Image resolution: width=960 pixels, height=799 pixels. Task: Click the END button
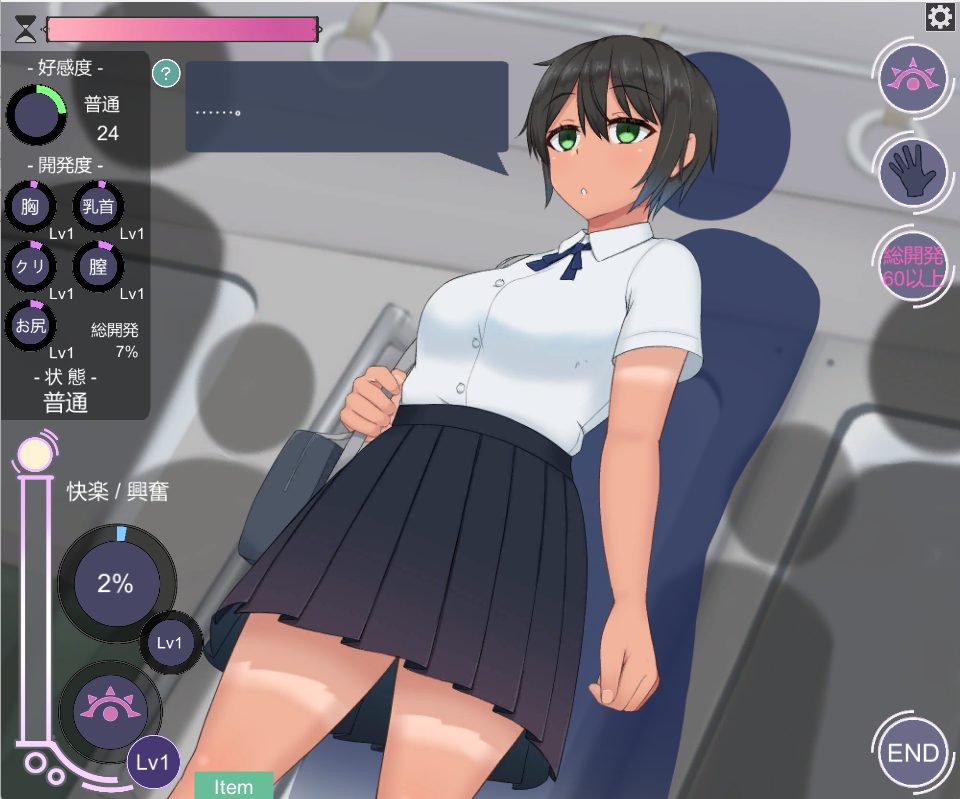tap(913, 753)
